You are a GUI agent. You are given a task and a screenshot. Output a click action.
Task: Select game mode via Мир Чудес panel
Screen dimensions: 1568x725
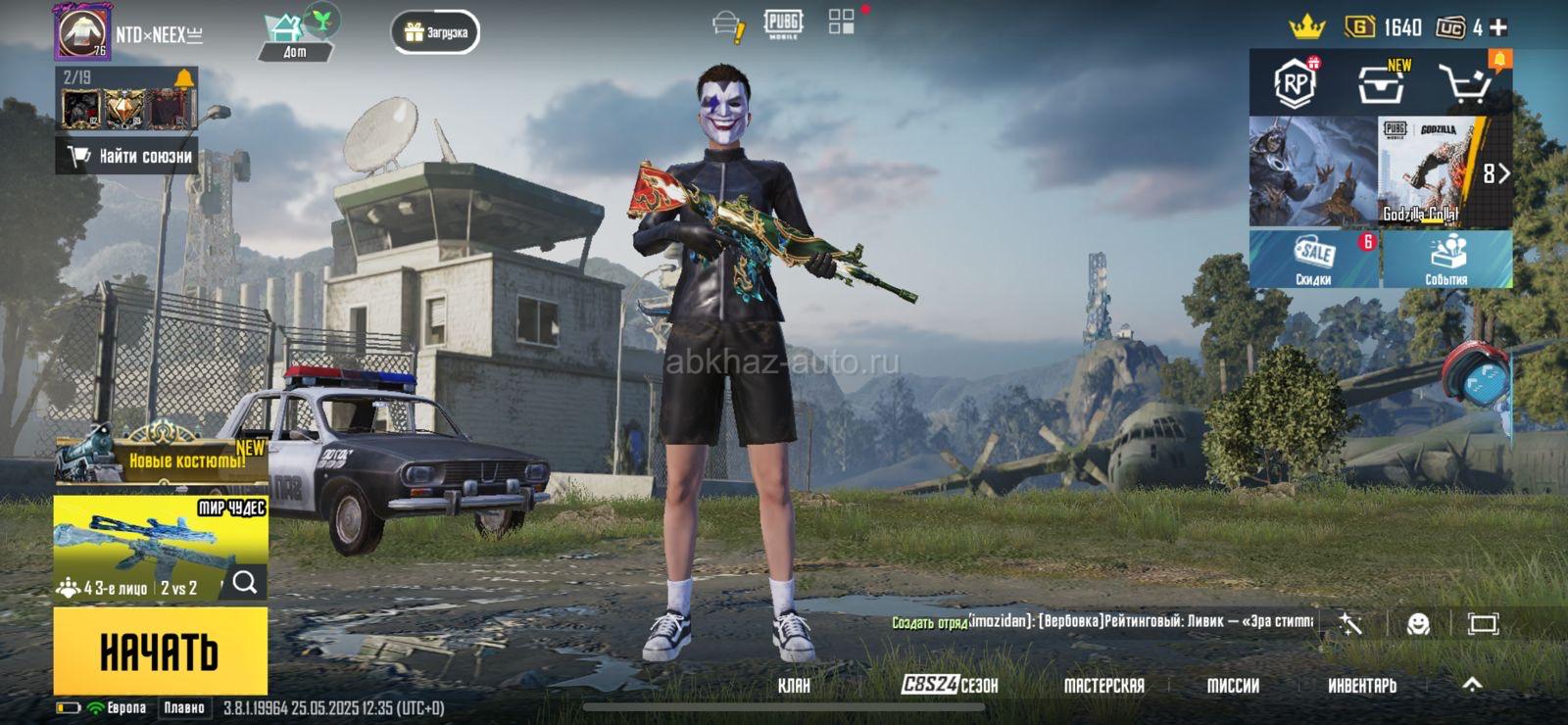pos(160,547)
